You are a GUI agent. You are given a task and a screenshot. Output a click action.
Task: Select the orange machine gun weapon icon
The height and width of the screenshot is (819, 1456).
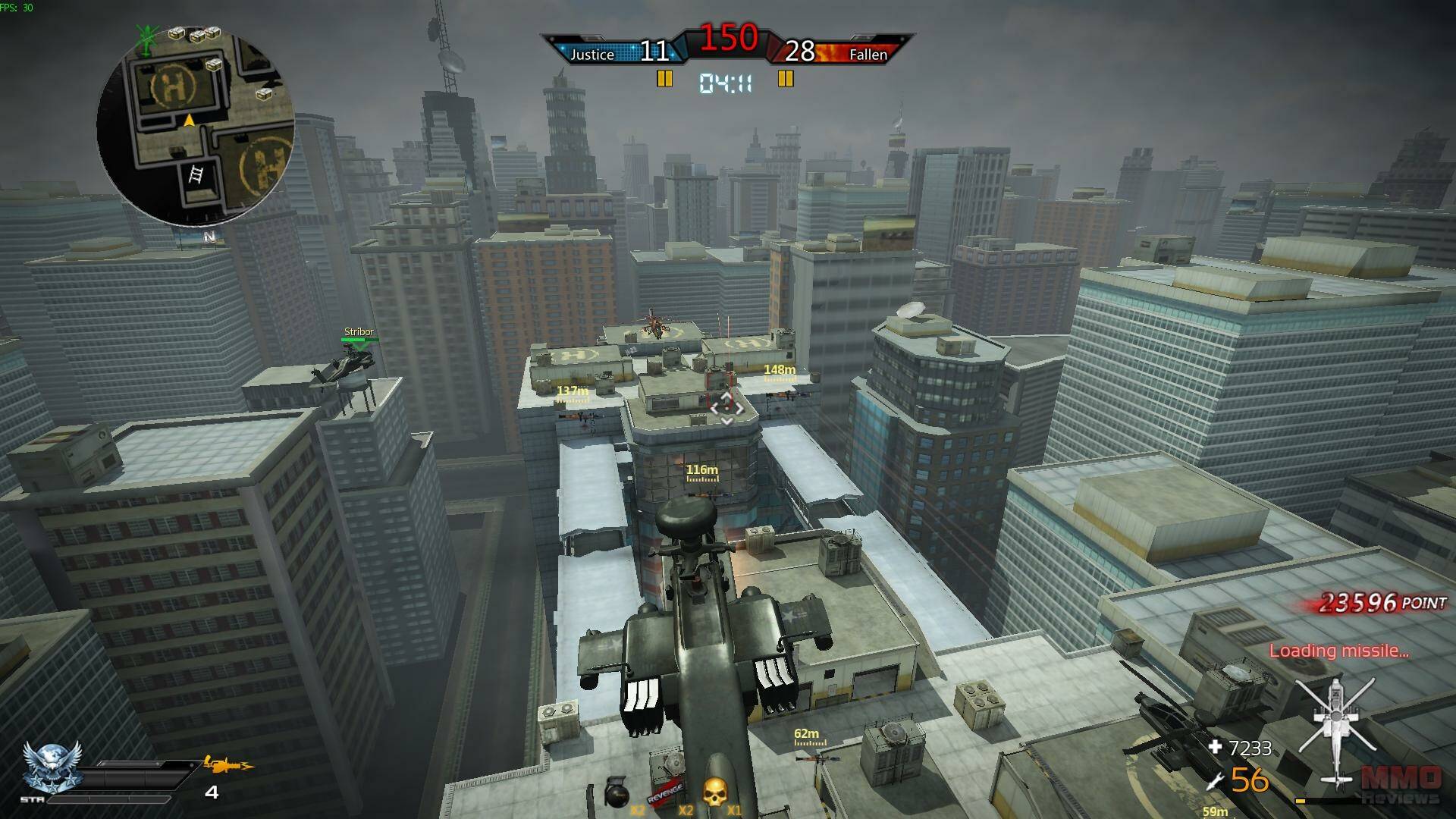[228, 765]
